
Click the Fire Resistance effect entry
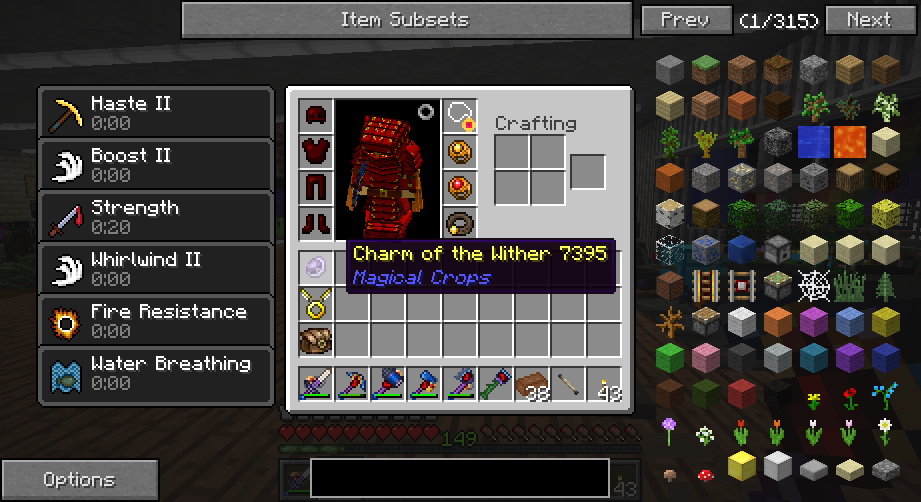[156, 320]
